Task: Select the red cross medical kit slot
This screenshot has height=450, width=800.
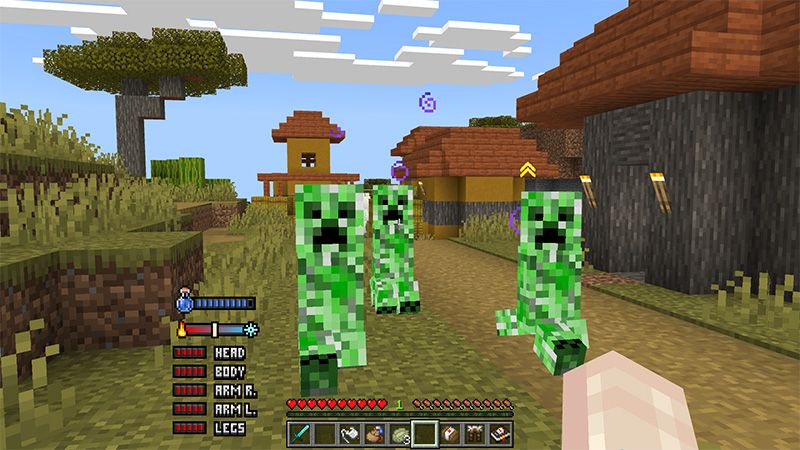Action: (451, 433)
